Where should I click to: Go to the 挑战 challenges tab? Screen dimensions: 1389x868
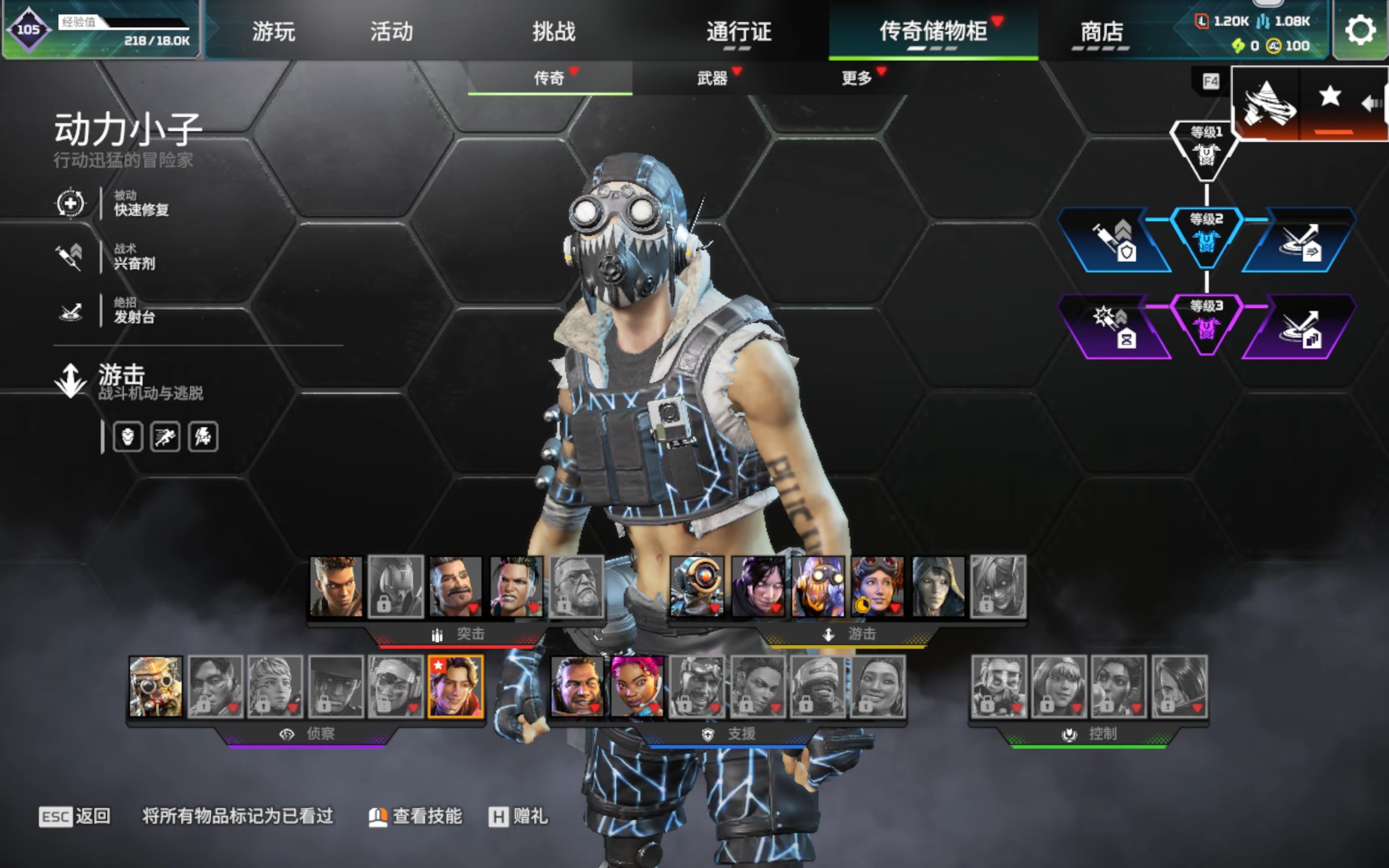[x=554, y=31]
